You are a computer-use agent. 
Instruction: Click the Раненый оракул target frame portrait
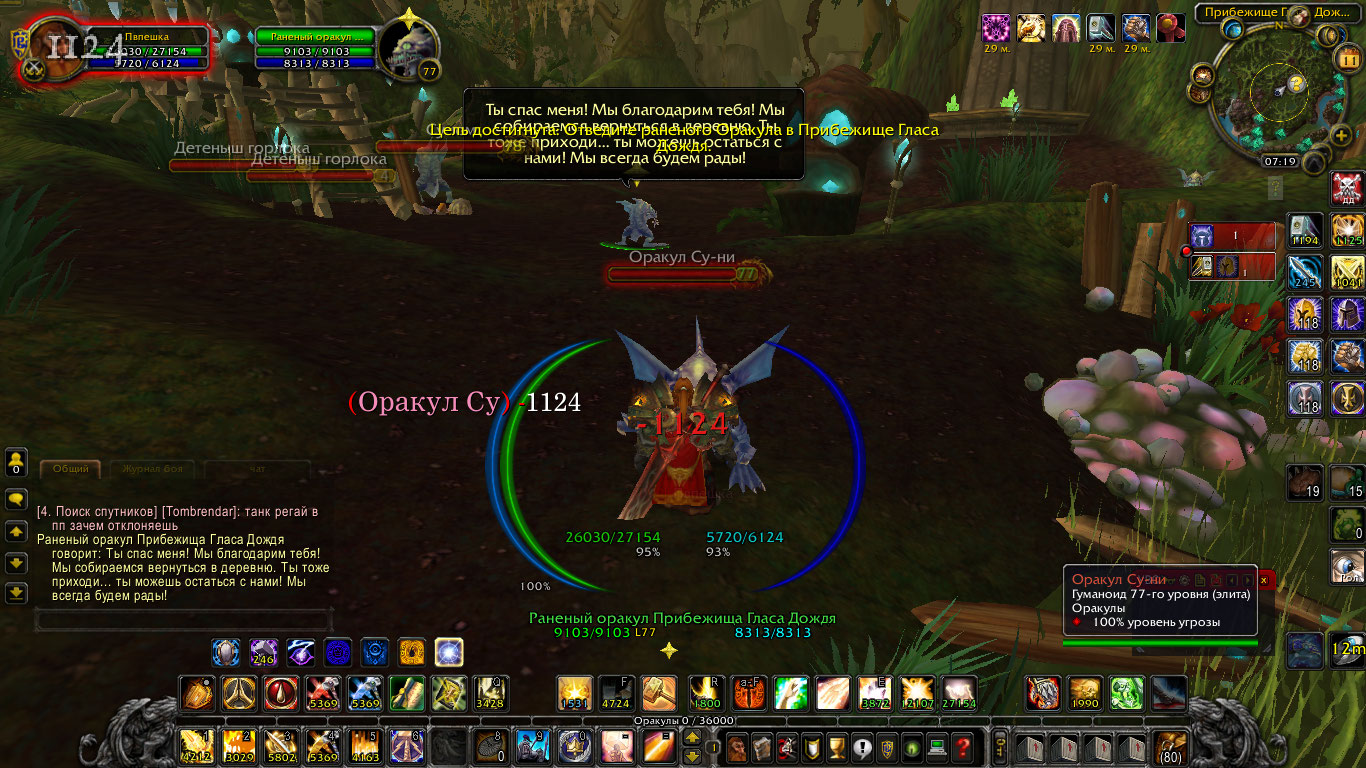[410, 52]
